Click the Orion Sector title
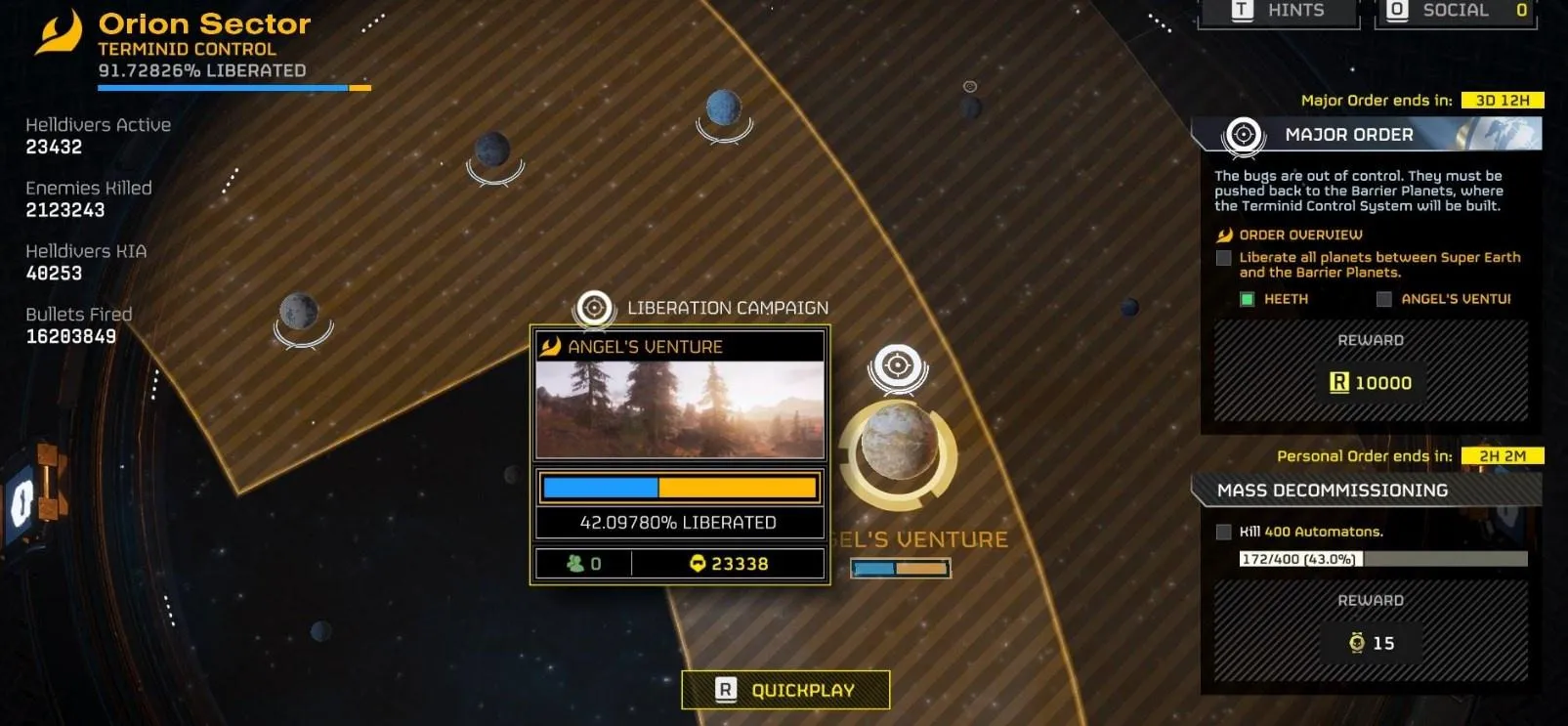Viewport: 1568px width, 726px height. coord(204,23)
